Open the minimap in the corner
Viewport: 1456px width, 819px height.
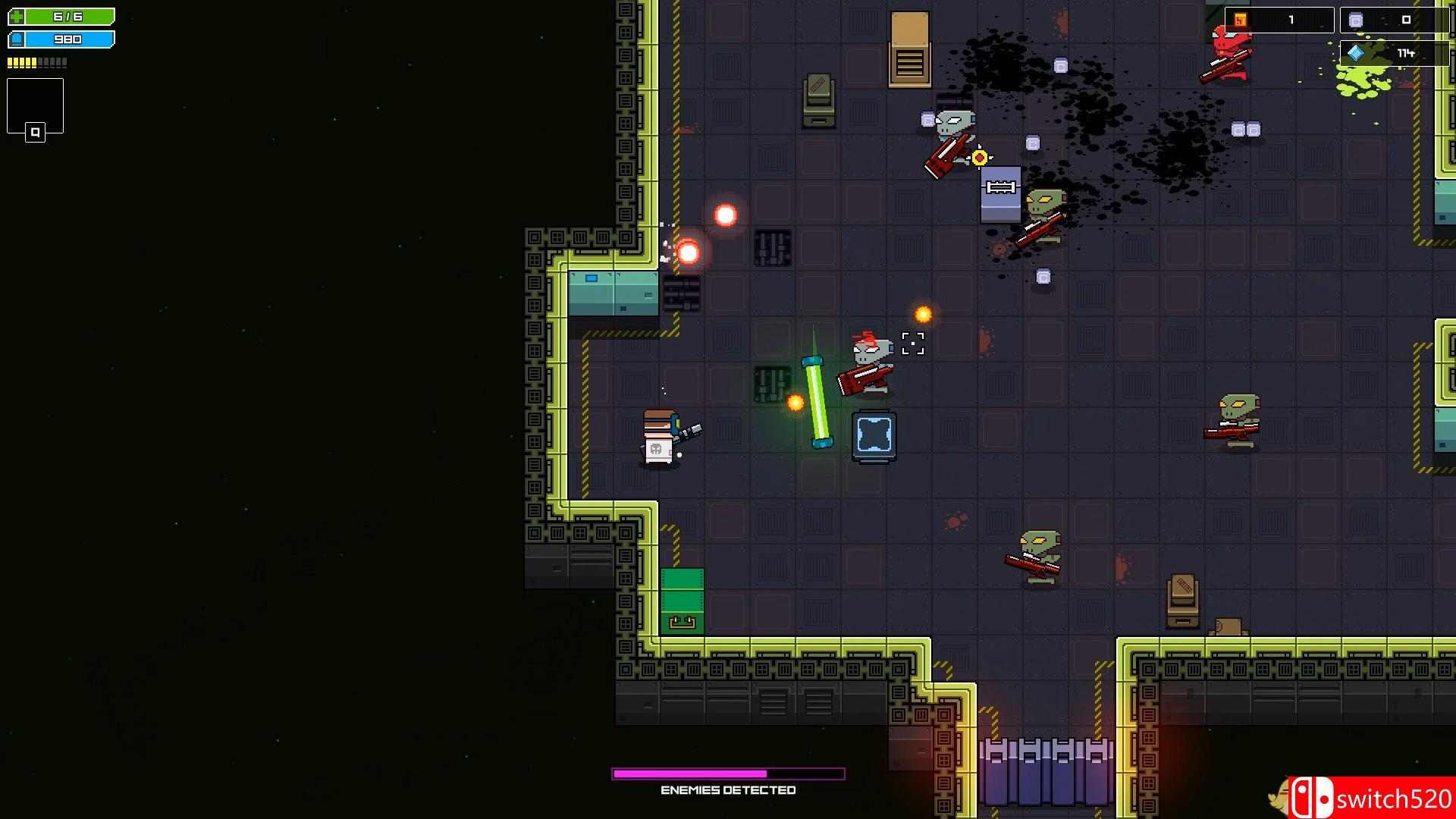[x=35, y=107]
